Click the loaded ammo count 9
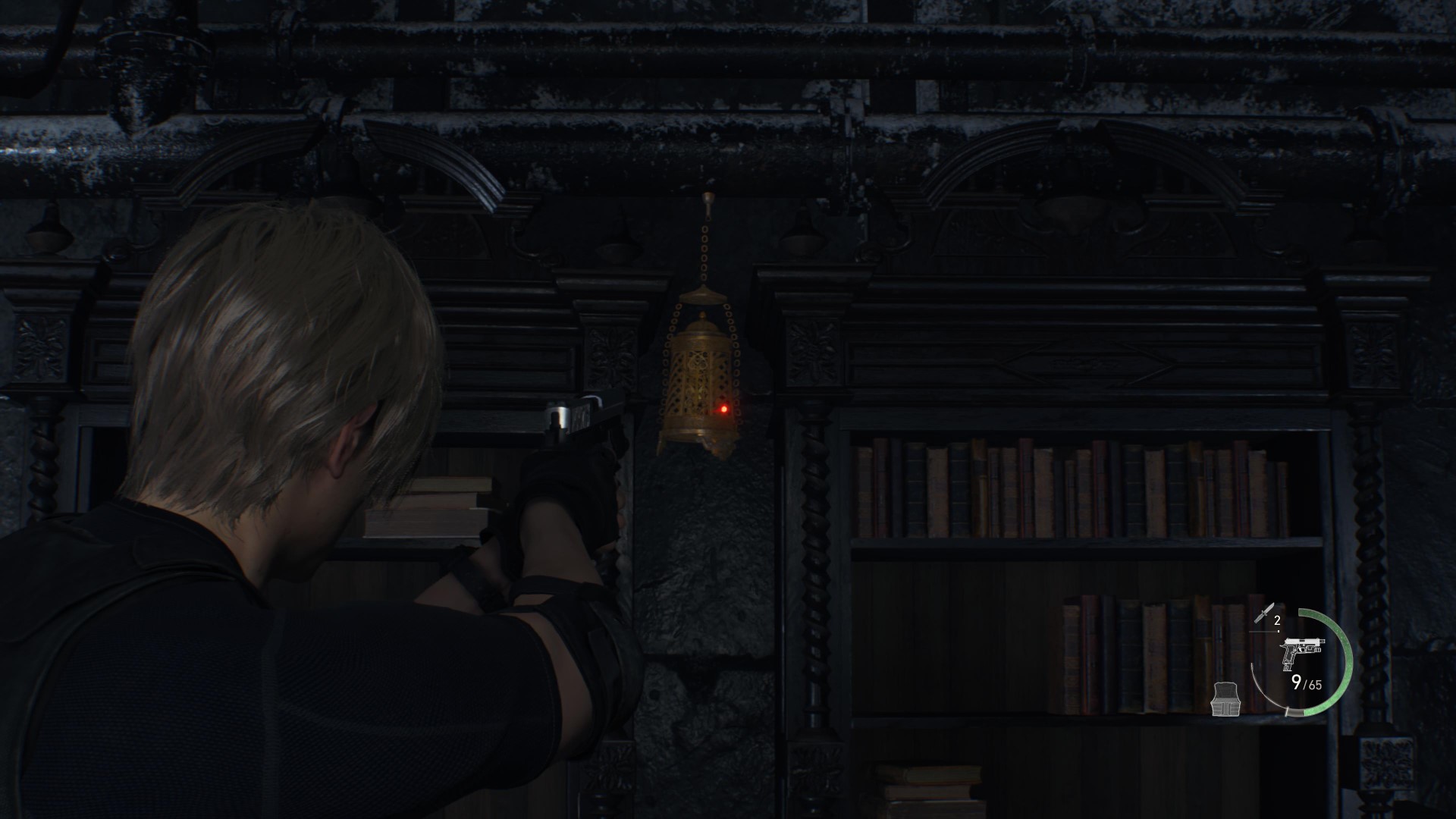 click(1298, 683)
